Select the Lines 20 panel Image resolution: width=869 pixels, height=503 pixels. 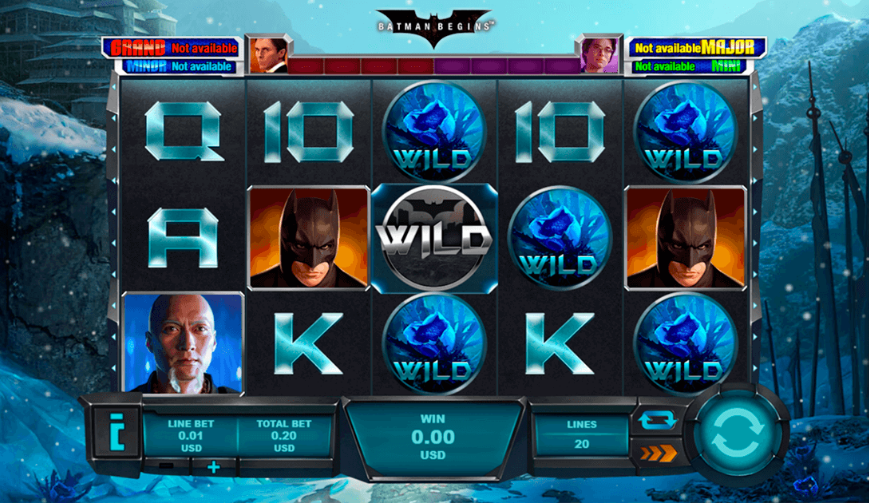click(x=581, y=436)
